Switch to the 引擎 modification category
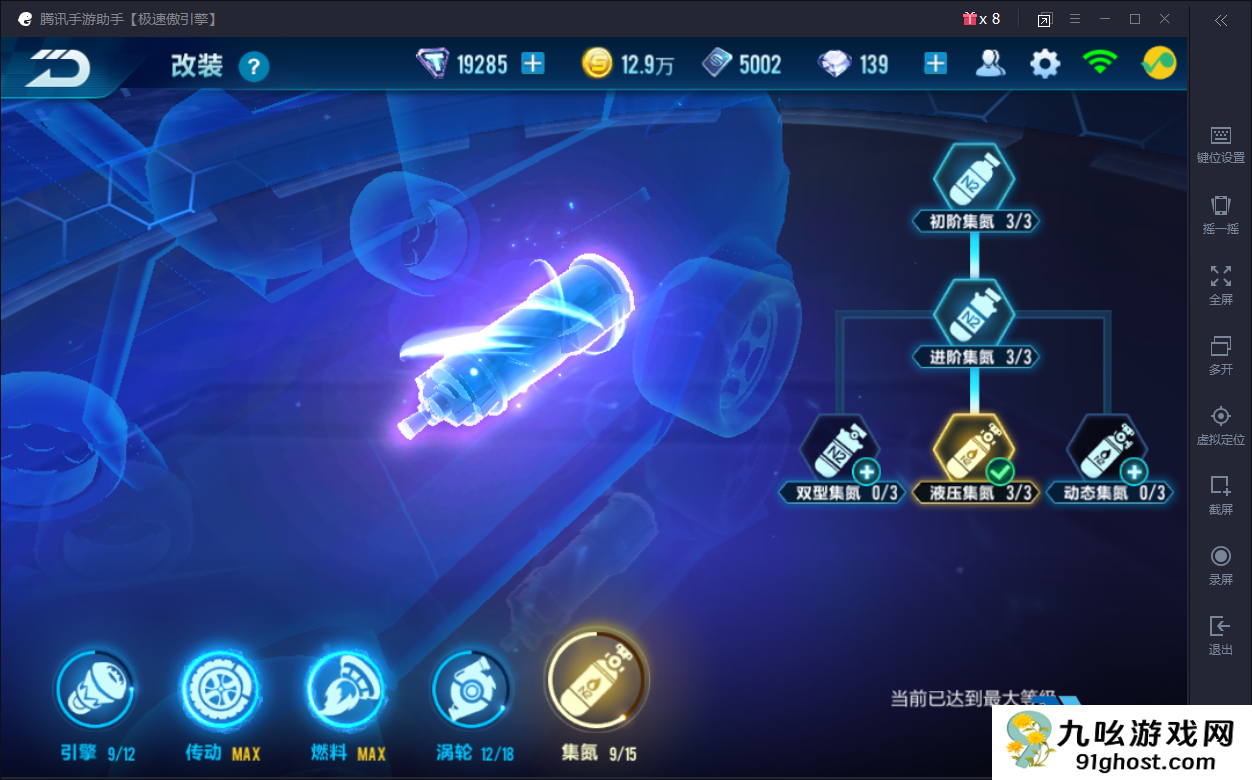This screenshot has width=1252, height=780. (x=95, y=690)
